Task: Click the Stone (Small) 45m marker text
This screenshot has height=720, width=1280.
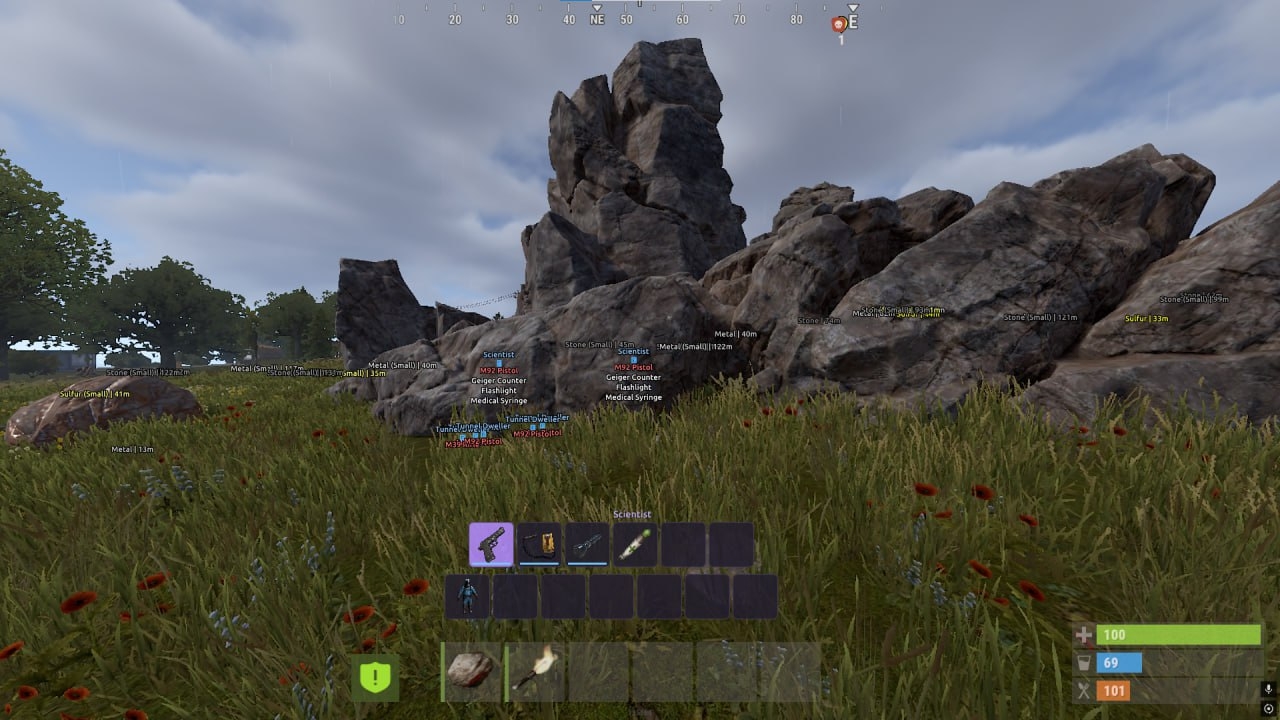Action: [x=602, y=343]
